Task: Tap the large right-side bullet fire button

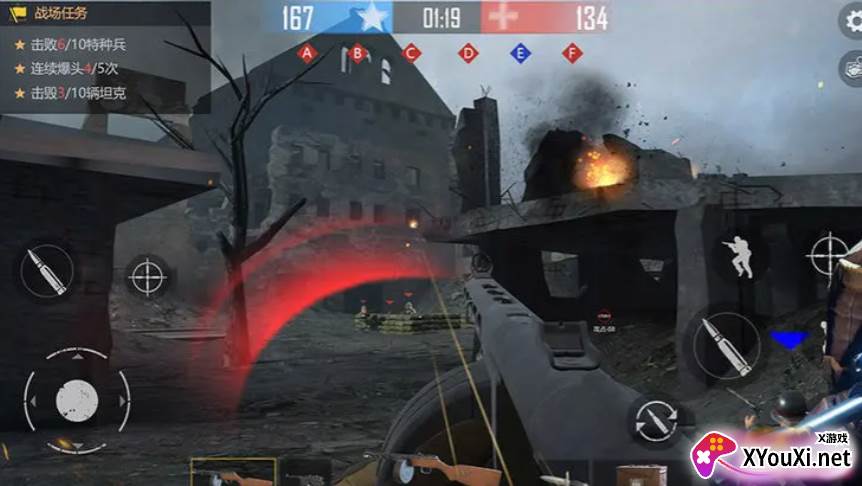Action: (x=722, y=344)
